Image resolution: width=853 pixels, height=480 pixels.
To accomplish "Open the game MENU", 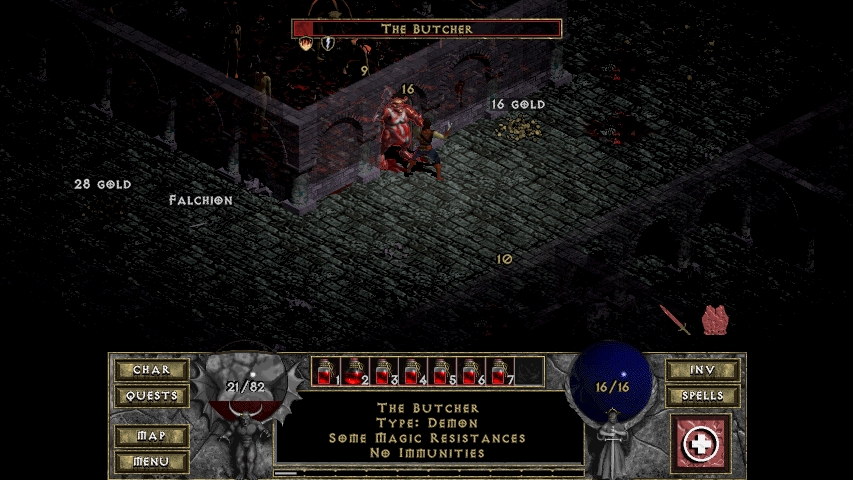I will 152,462.
